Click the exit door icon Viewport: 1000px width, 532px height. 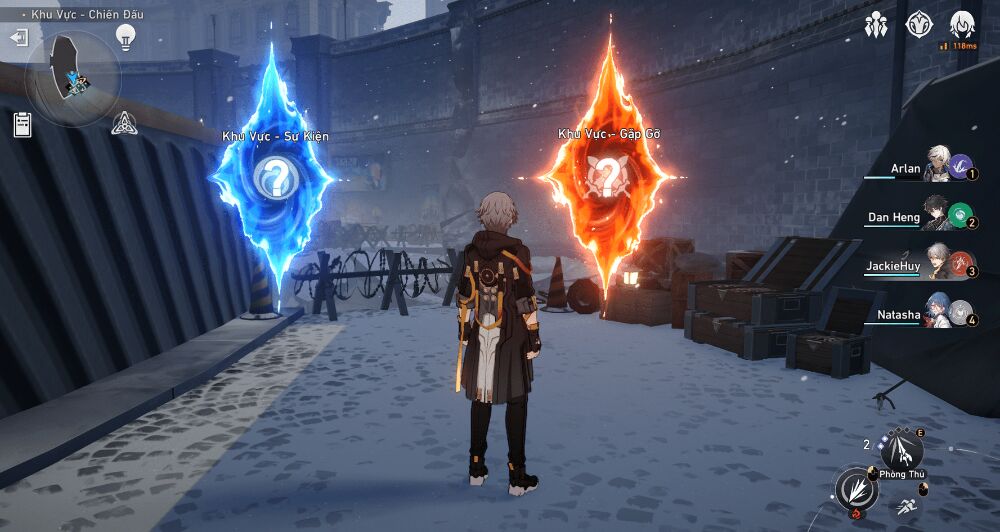19,38
